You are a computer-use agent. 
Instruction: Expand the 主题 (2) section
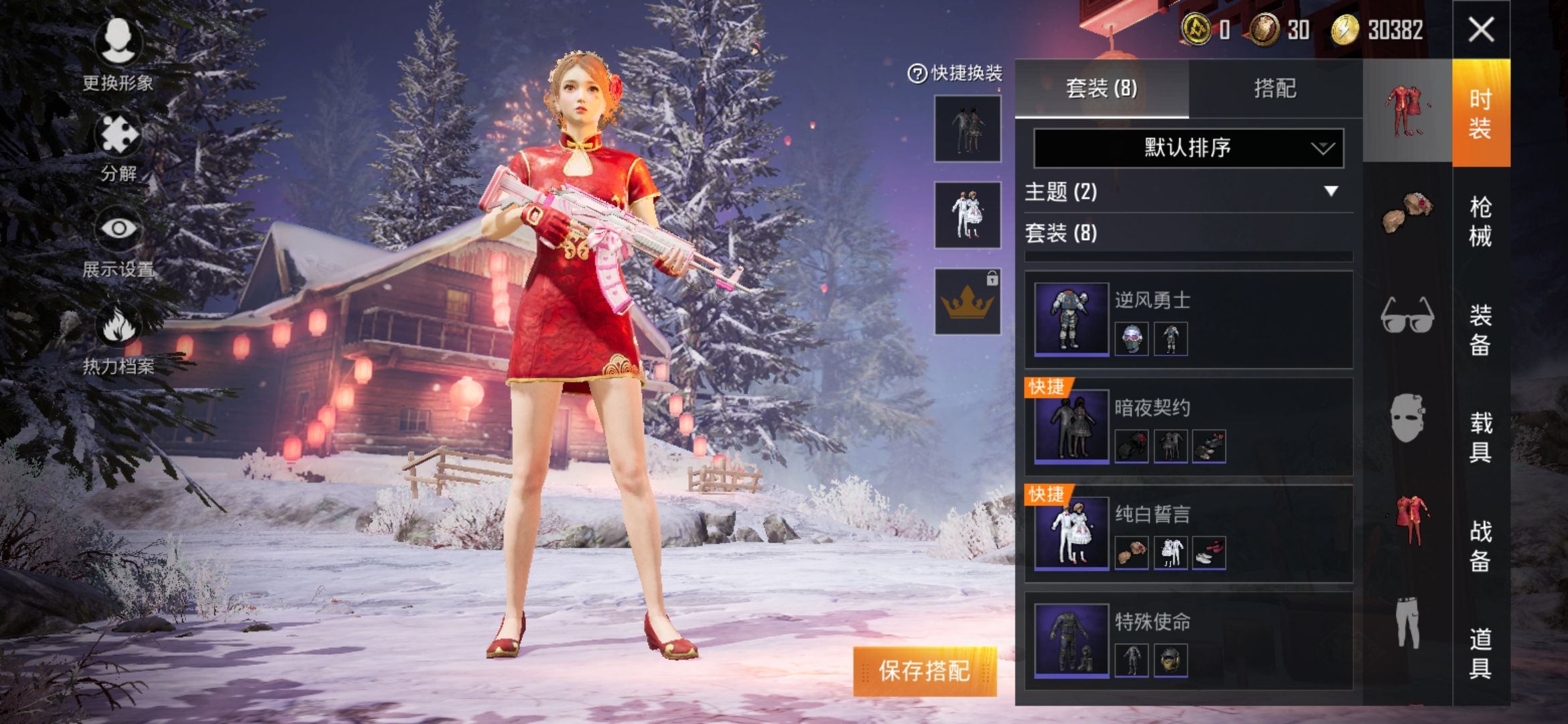(1188, 192)
